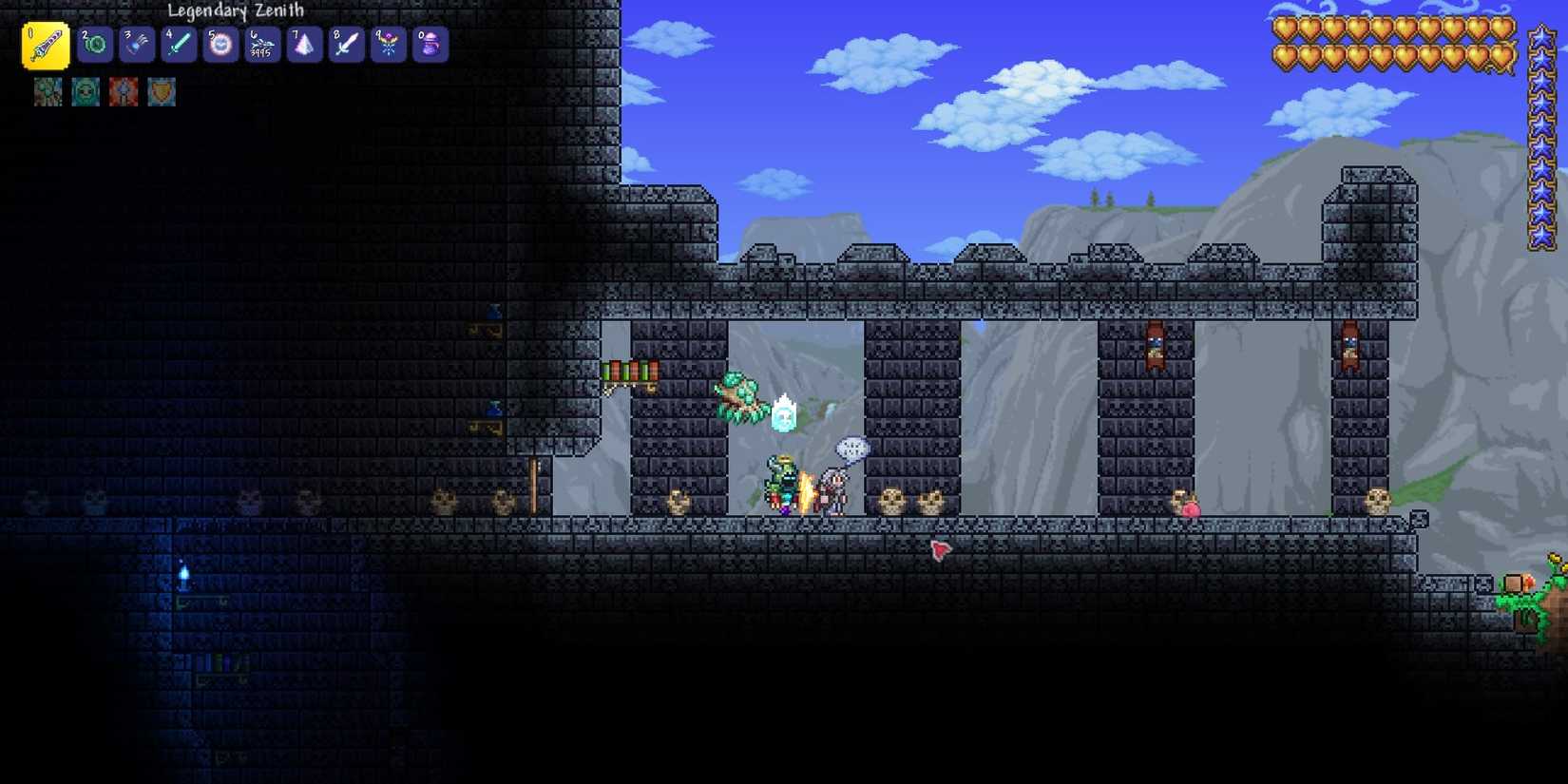The image size is (1568, 784).
Task: Select the ammo stack of 3995 in slot 6
Action: [x=261, y=44]
